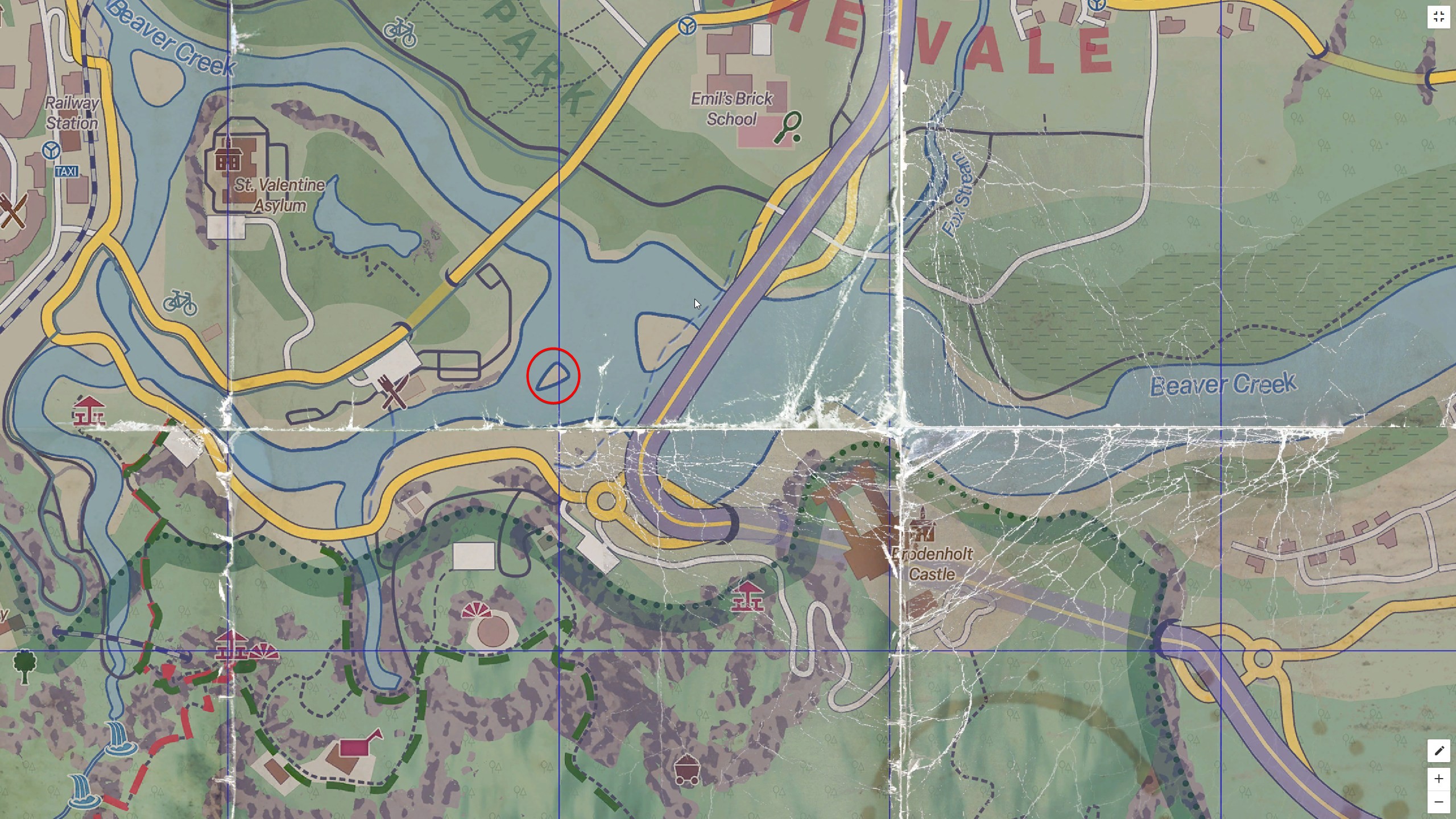
Task: Click the TAXI sign near Railway Station
Action: point(68,172)
